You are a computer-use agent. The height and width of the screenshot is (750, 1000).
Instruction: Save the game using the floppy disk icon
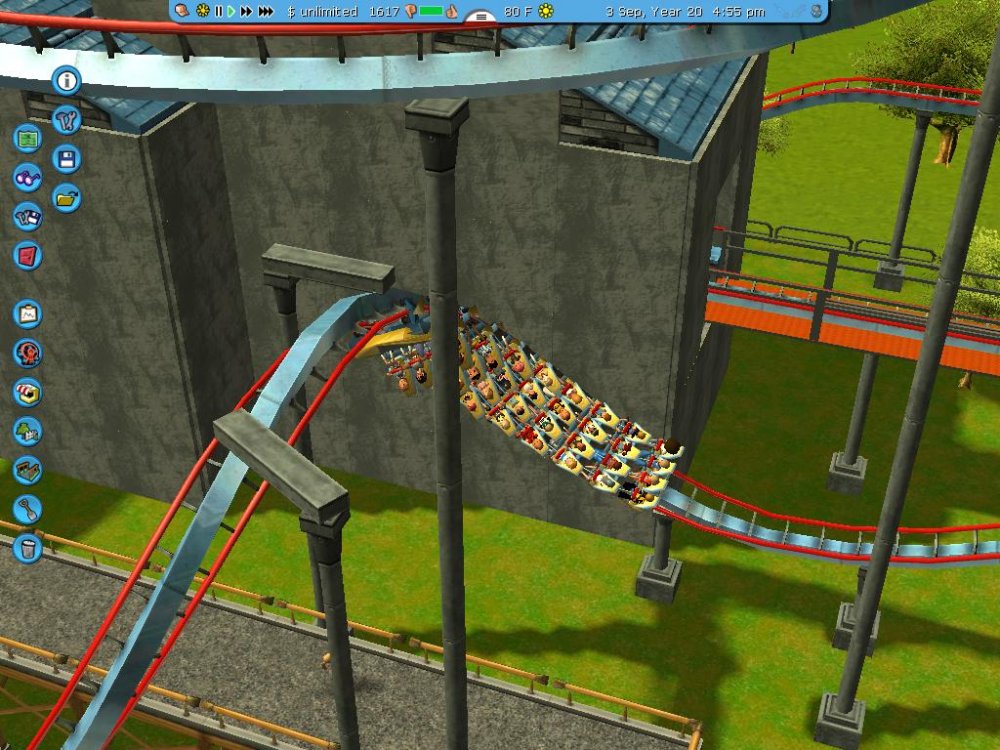coord(67,159)
